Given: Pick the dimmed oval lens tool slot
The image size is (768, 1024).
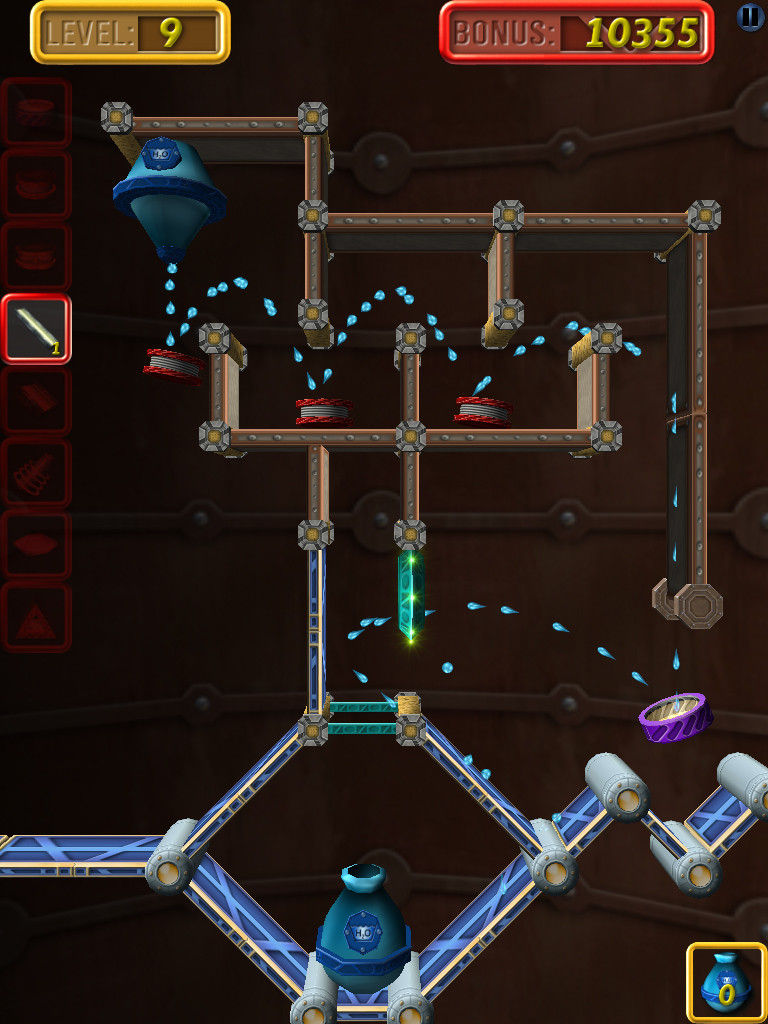Looking at the screenshot, I should pyautogui.click(x=36, y=546).
